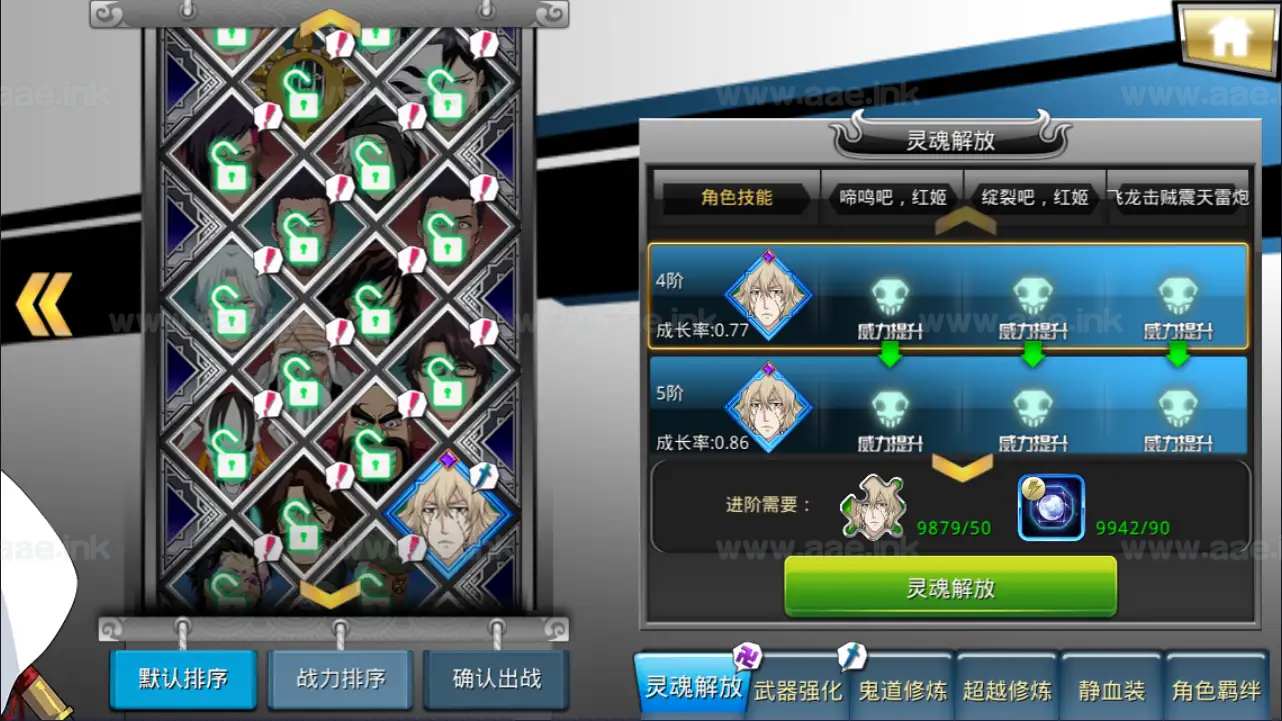Click the last 威力提升 skull icon in 5阶 row
Screen dimensions: 1282x721
pos(1175,408)
